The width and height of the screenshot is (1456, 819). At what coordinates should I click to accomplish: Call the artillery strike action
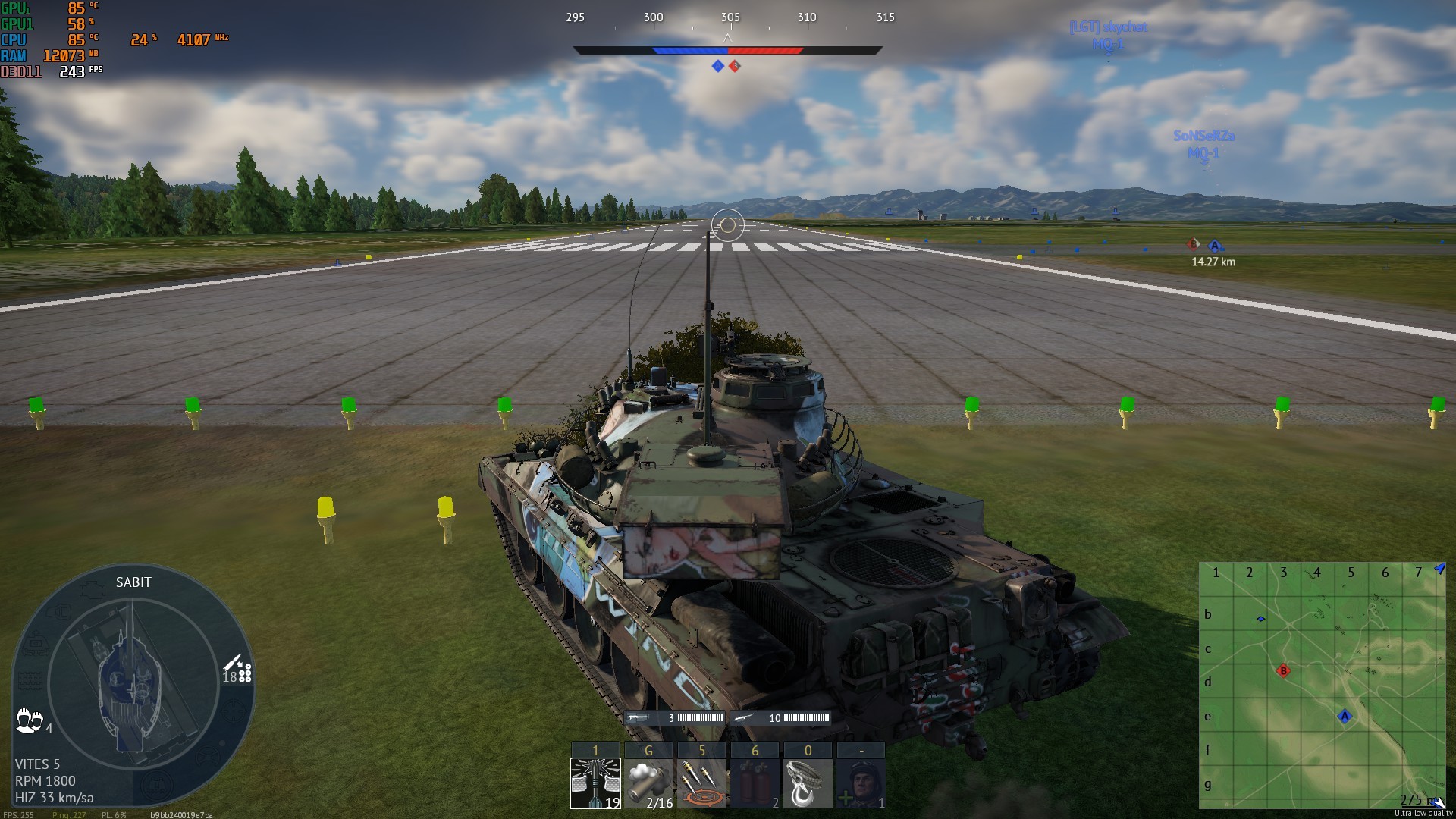click(701, 783)
